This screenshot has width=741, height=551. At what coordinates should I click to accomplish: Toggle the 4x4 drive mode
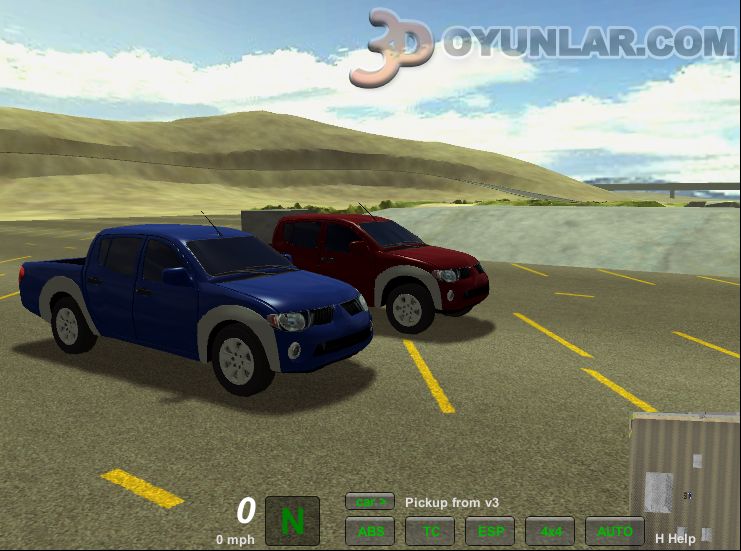pyautogui.click(x=550, y=531)
